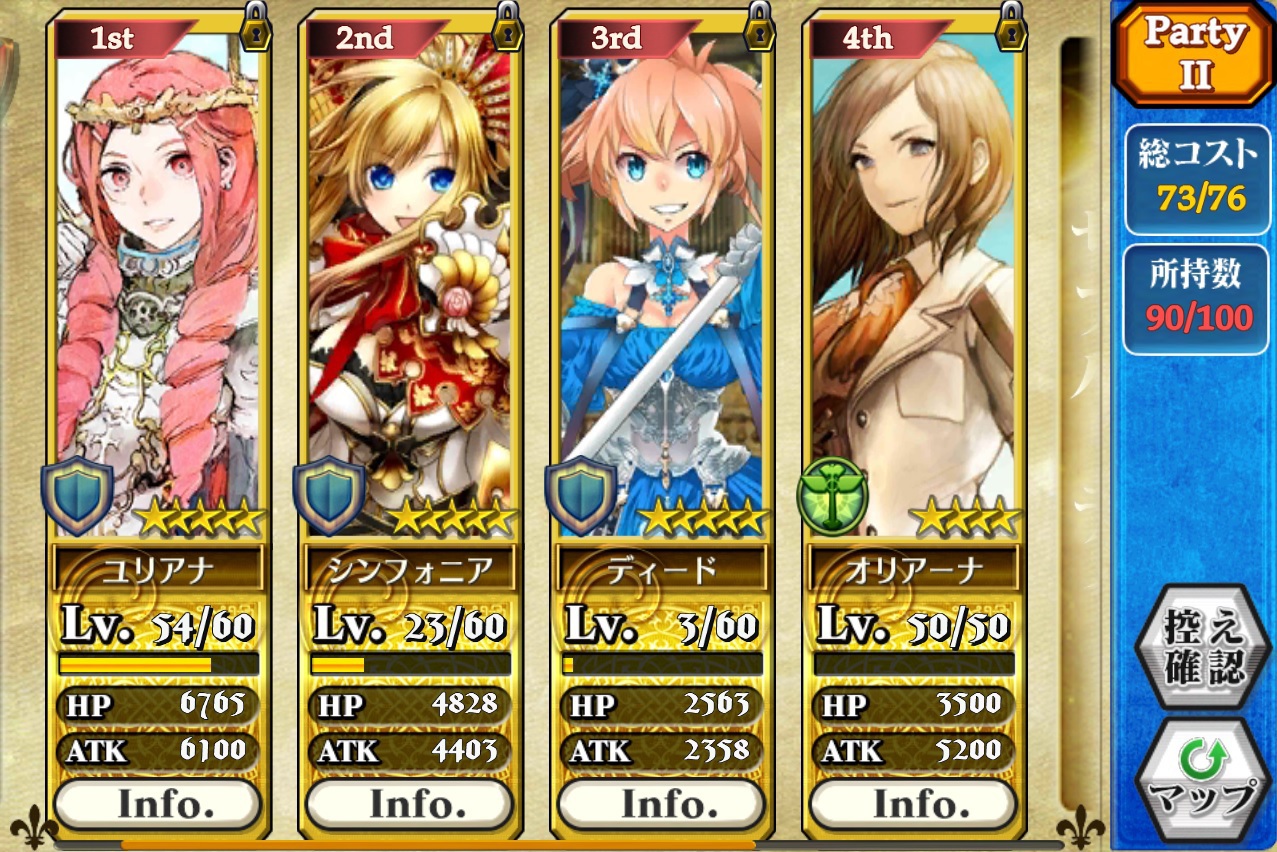Image resolution: width=1277 pixels, height=852 pixels.
Task: Click the green healer class icon on オリアーナ
Action: point(831,496)
